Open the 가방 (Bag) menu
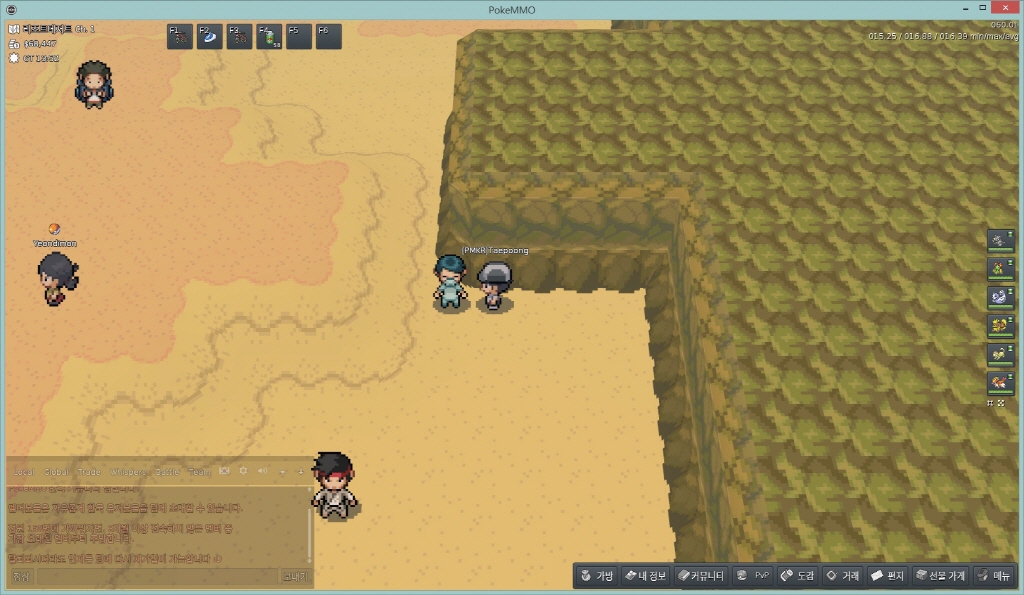This screenshot has width=1024, height=595. pyautogui.click(x=597, y=576)
